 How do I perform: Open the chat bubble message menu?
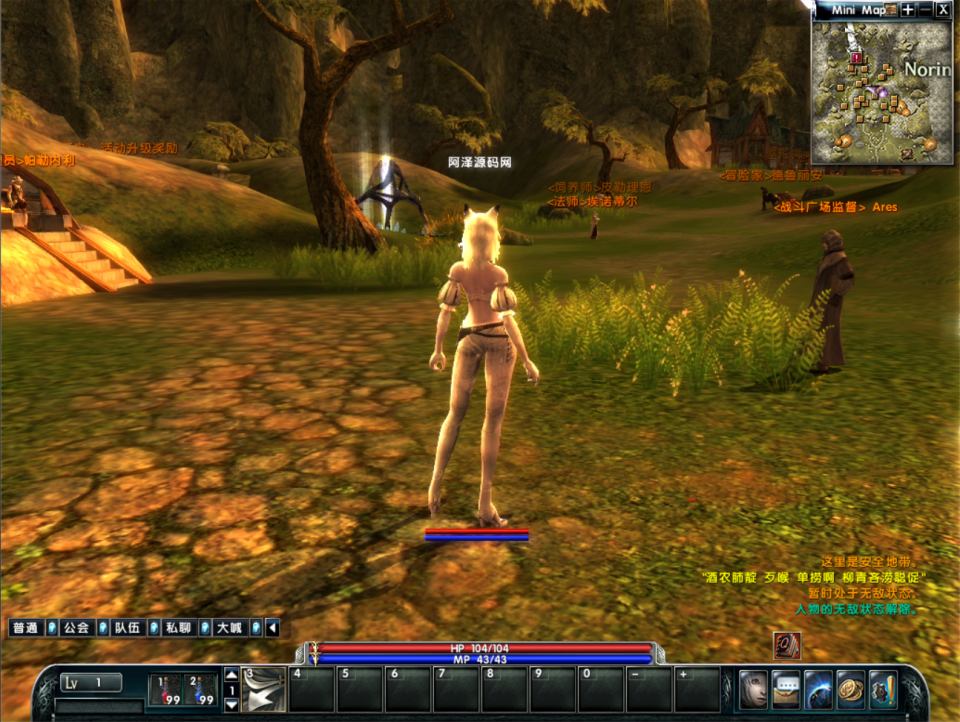pyautogui.click(x=786, y=690)
